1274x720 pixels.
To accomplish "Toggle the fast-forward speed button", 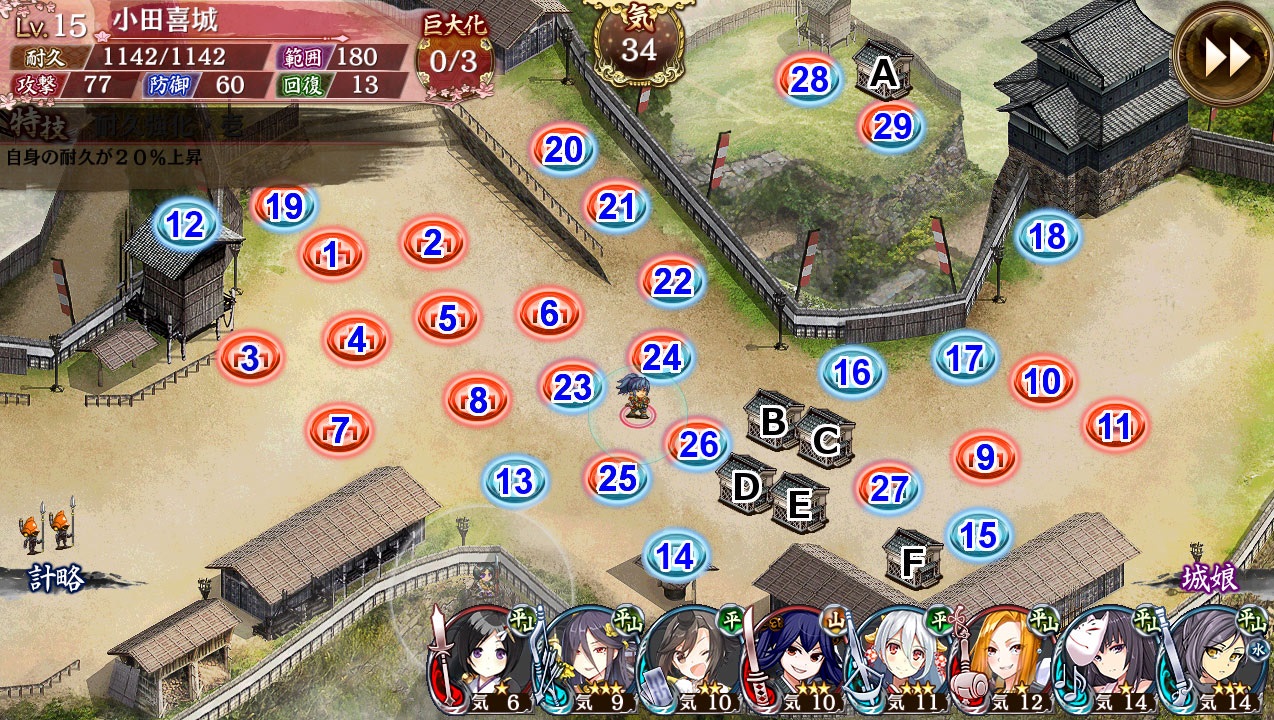I will pyautogui.click(x=1224, y=57).
